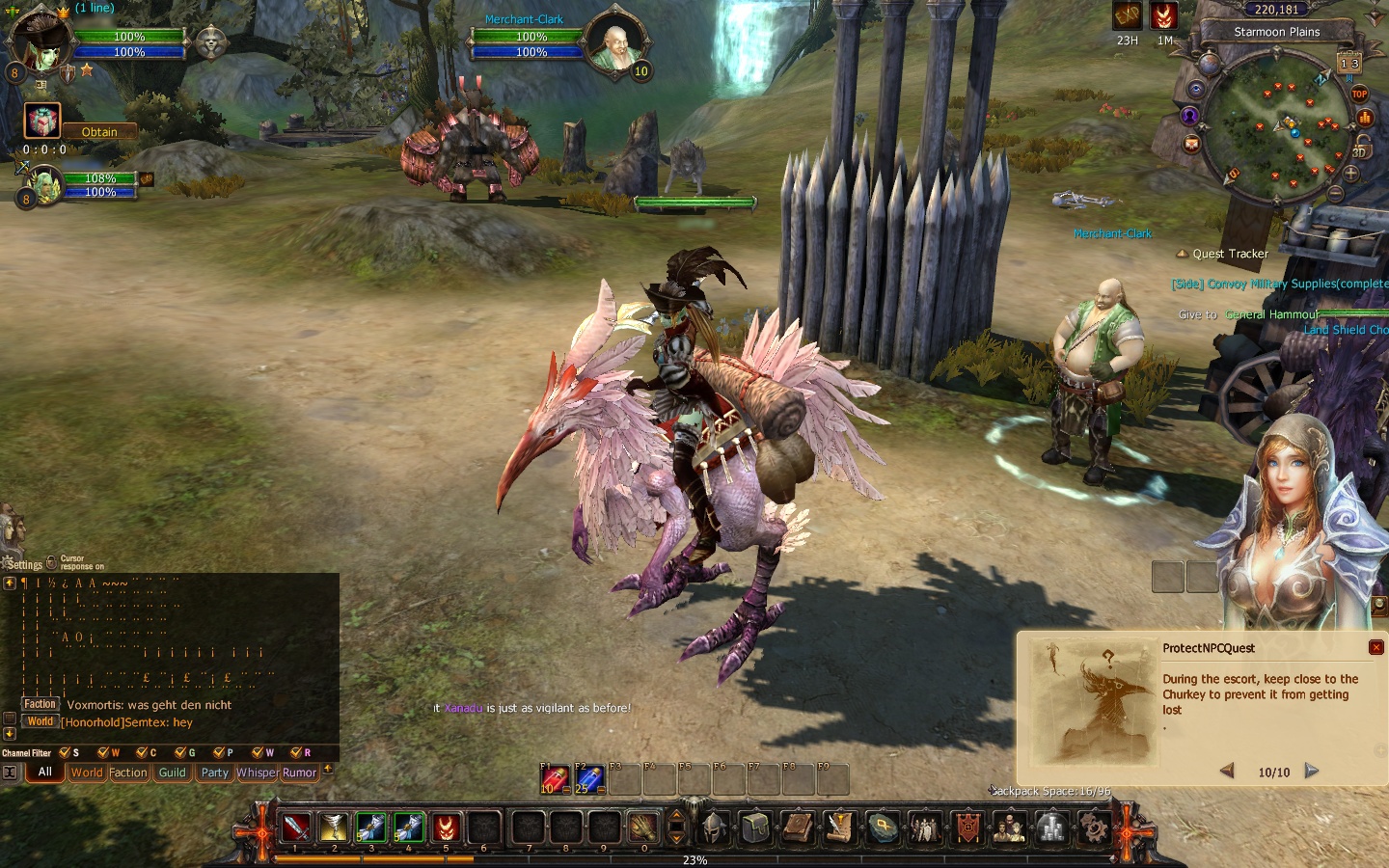Trigger the red demon face skill
This screenshot has height=868, width=1389.
tap(446, 827)
